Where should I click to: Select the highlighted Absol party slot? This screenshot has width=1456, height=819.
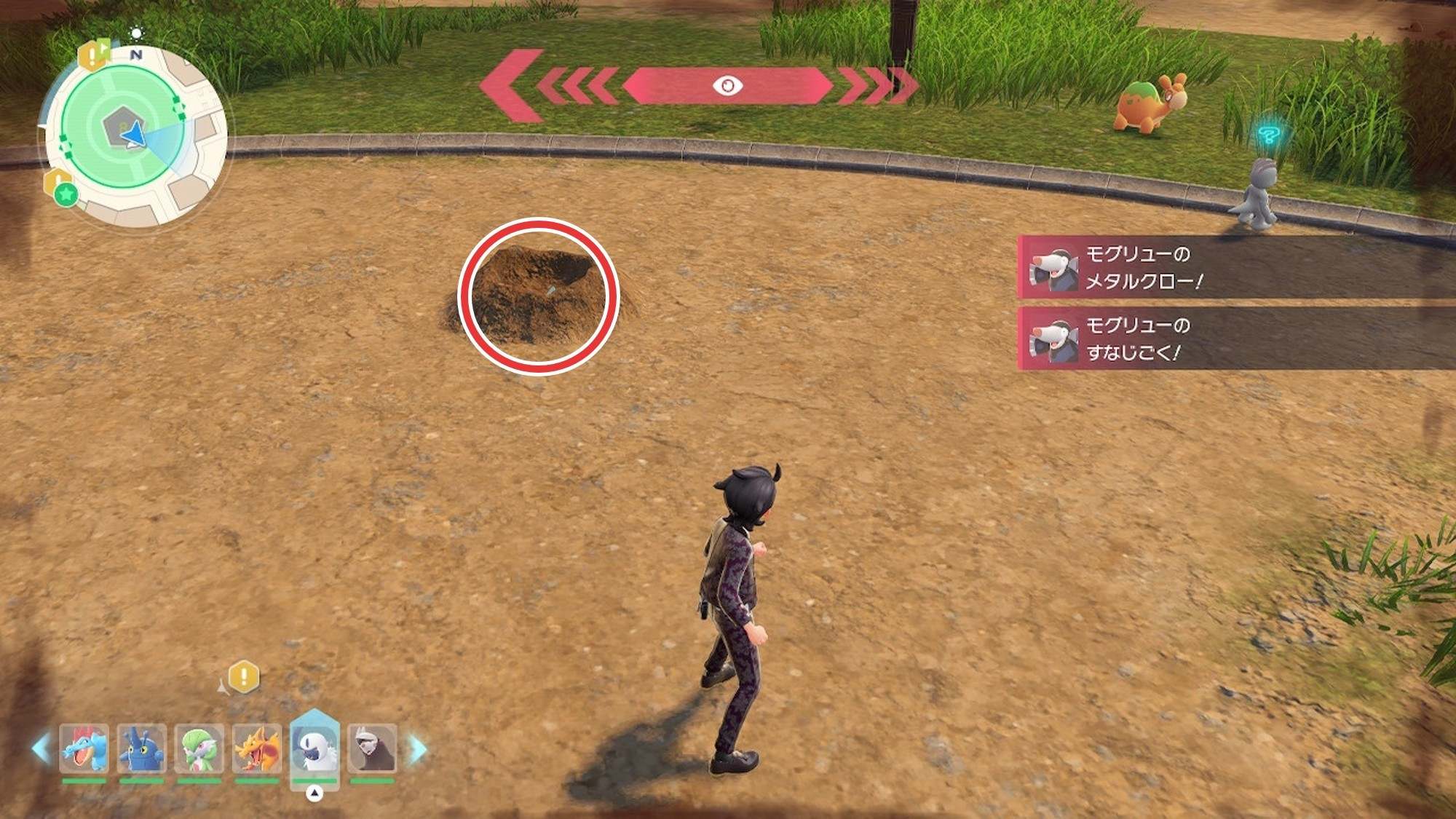click(314, 747)
